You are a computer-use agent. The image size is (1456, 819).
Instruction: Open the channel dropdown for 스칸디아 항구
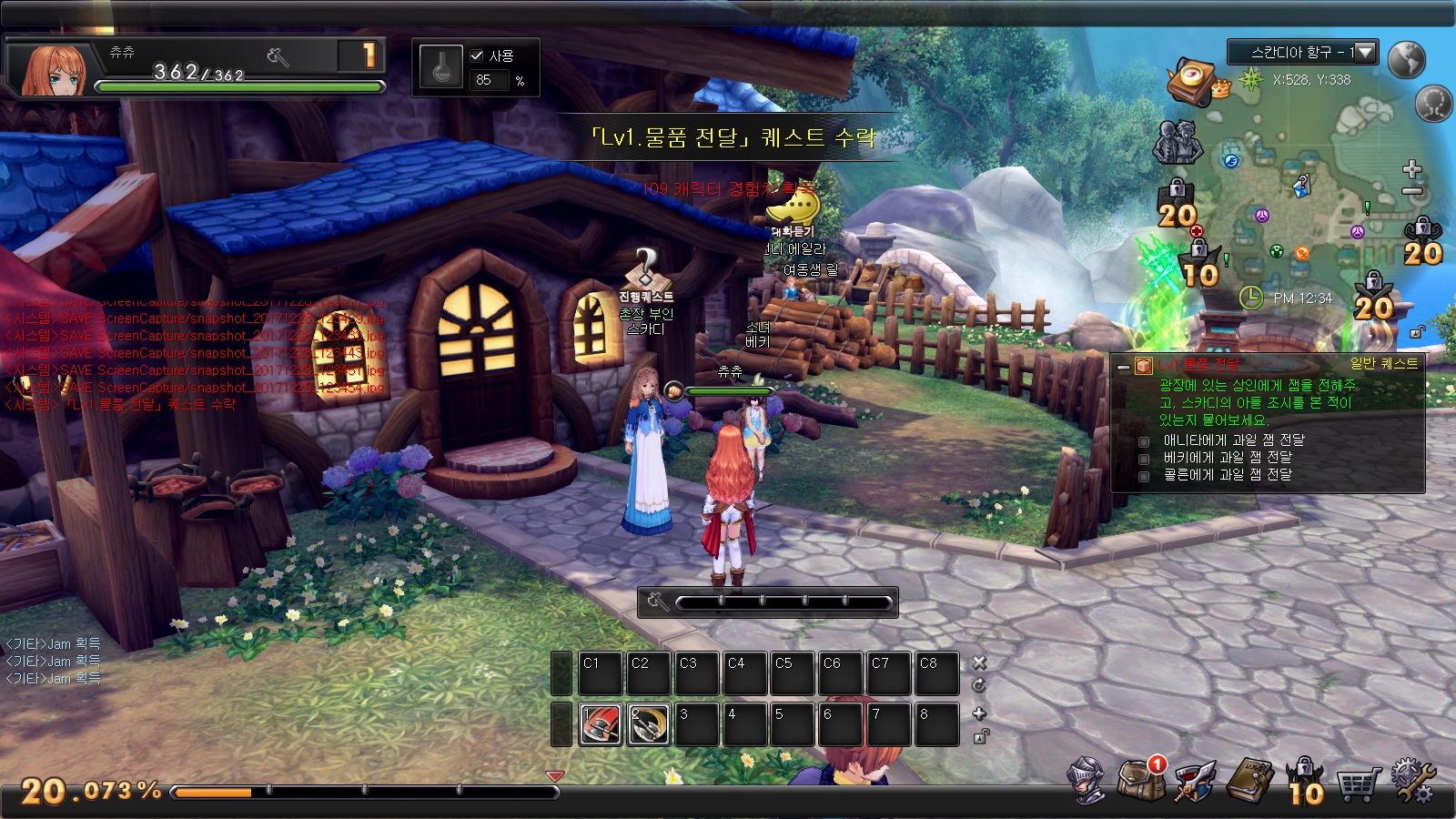pos(1365,53)
